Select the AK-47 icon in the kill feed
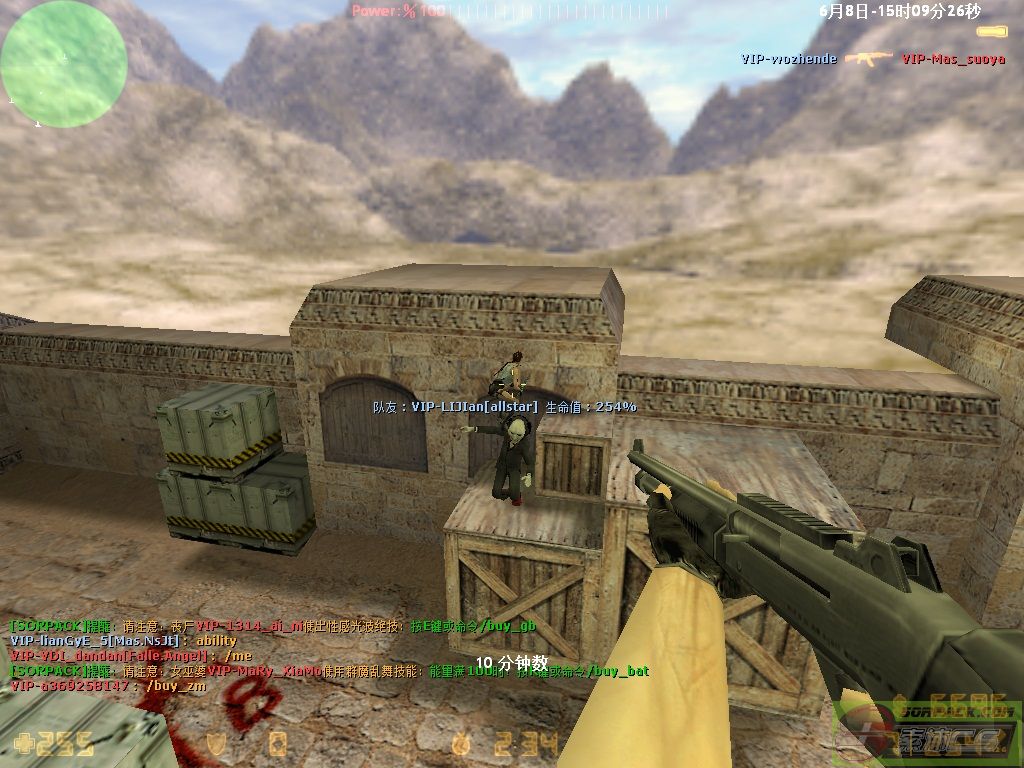Viewport: 1024px width, 768px height. pos(868,59)
